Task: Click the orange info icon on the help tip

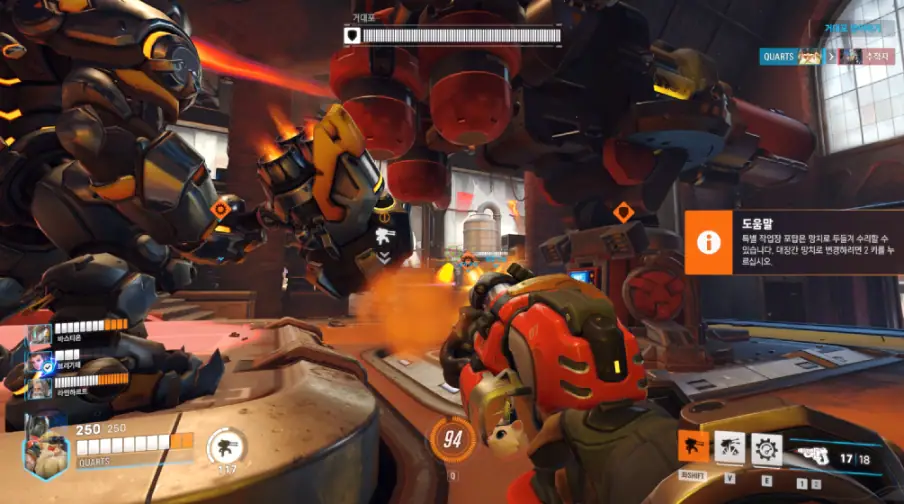Action: [x=709, y=242]
